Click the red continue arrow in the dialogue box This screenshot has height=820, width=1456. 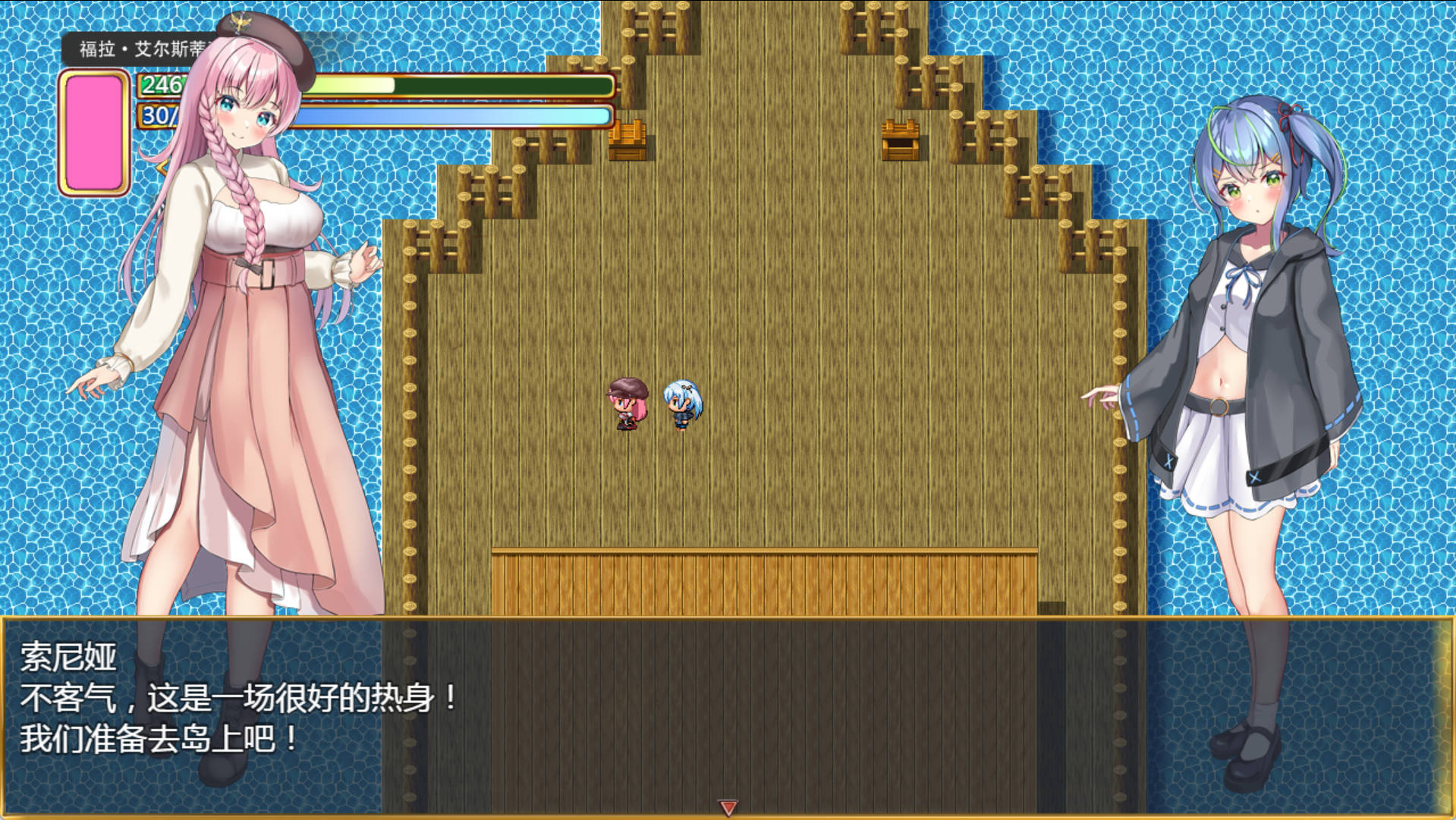(x=728, y=807)
